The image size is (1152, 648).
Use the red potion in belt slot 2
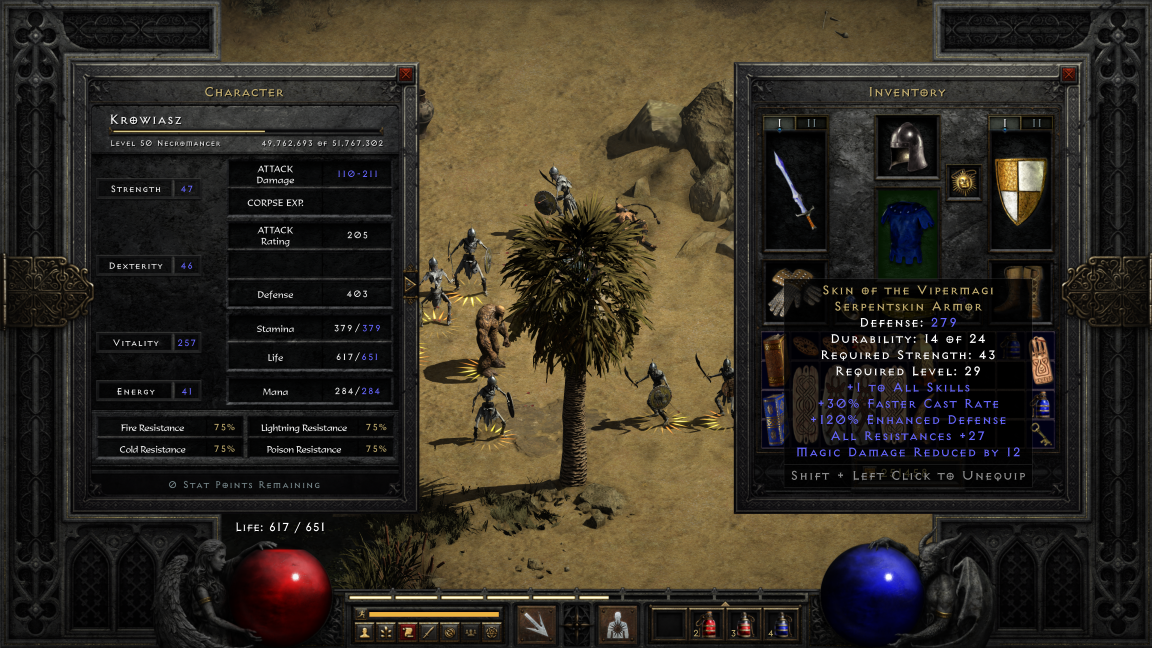pos(708,624)
